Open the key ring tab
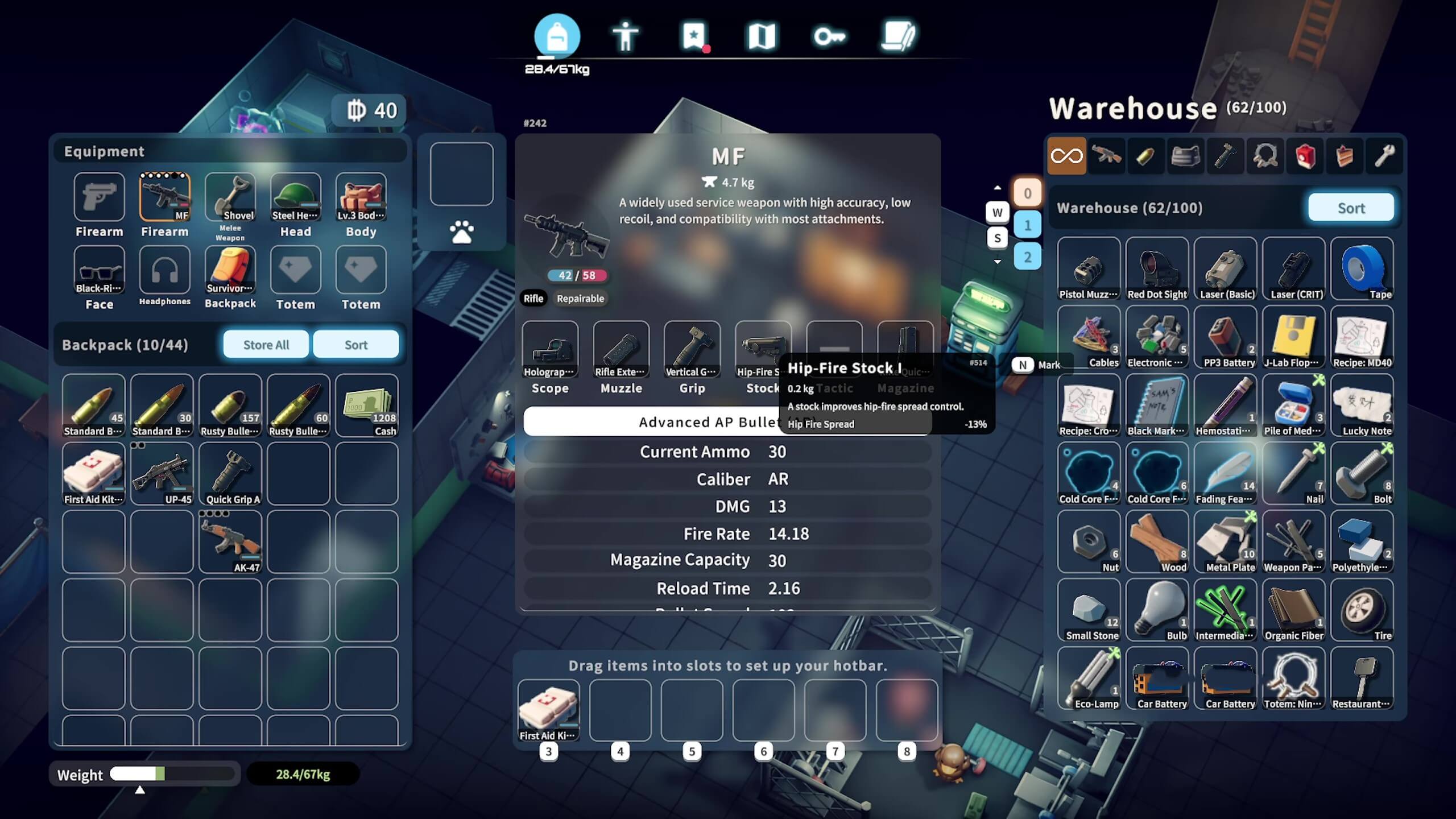The image size is (1456, 819). (829, 37)
